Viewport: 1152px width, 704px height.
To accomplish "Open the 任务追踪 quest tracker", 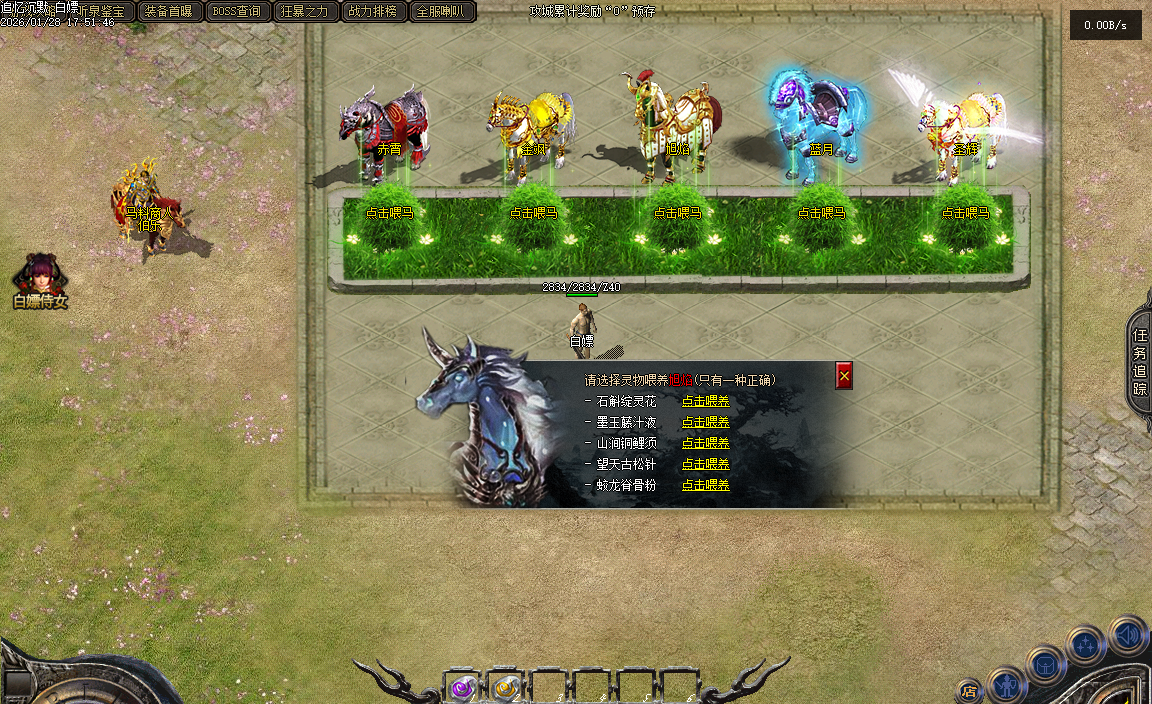I will [x=1140, y=359].
